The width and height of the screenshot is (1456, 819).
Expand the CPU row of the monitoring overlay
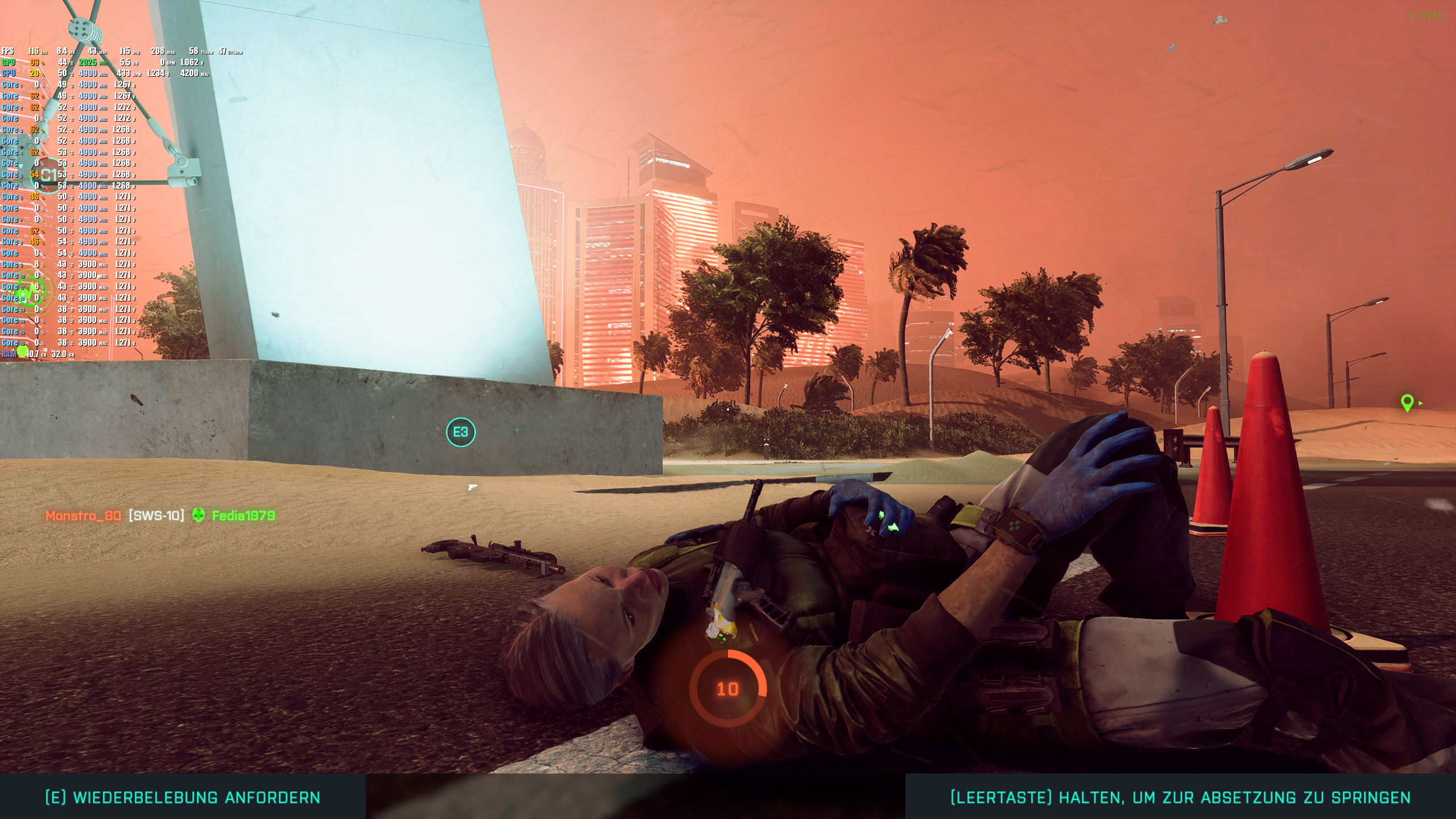[9, 74]
